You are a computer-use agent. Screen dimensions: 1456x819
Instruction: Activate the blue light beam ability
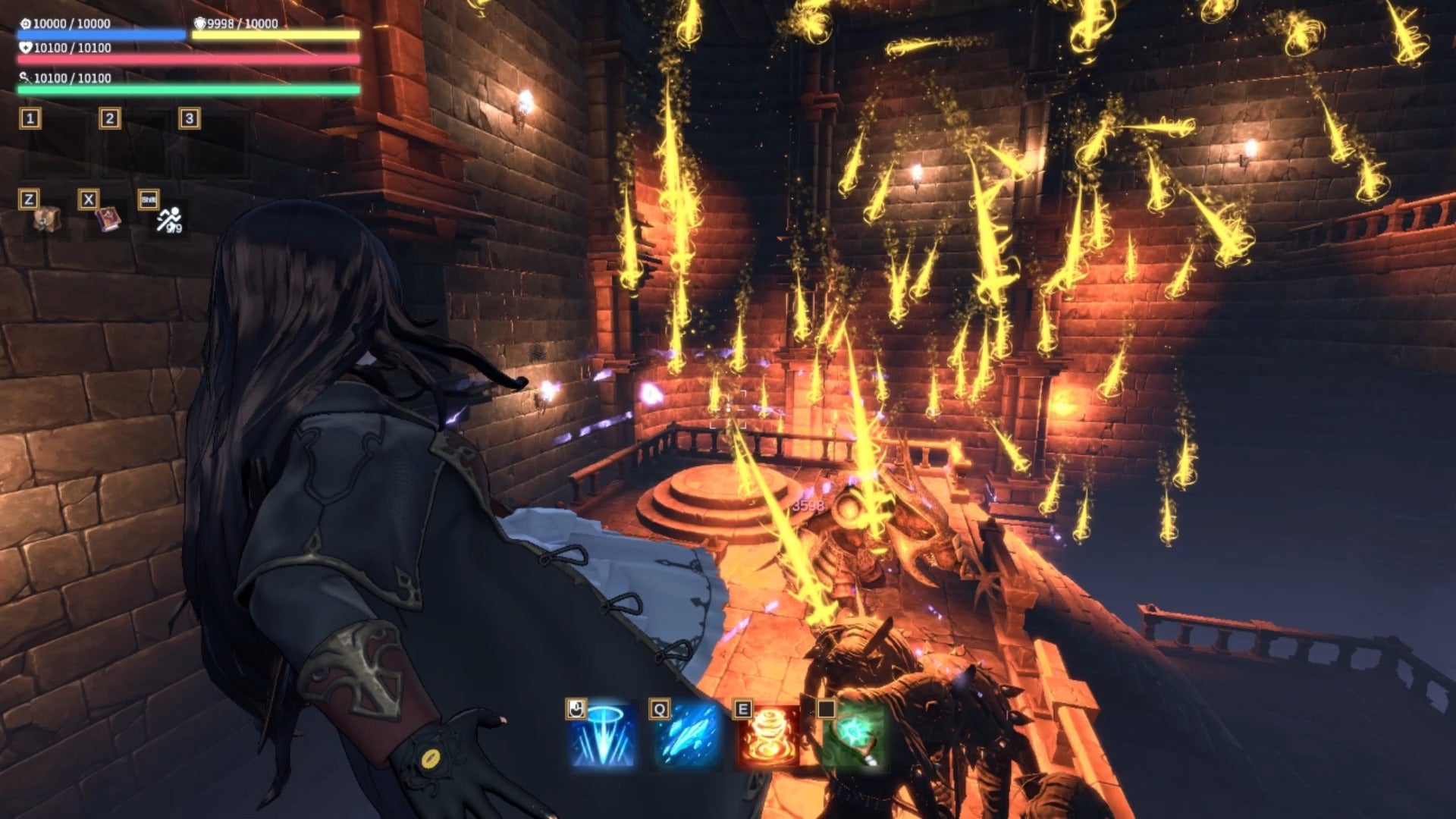point(604,736)
